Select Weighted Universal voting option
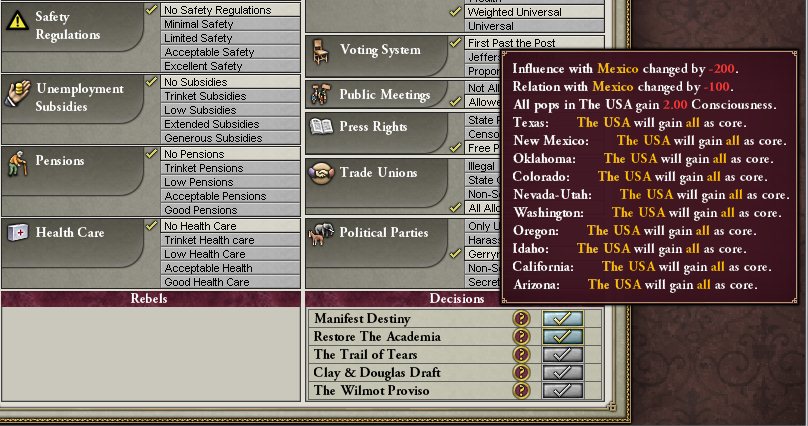The image size is (808, 426). click(528, 12)
